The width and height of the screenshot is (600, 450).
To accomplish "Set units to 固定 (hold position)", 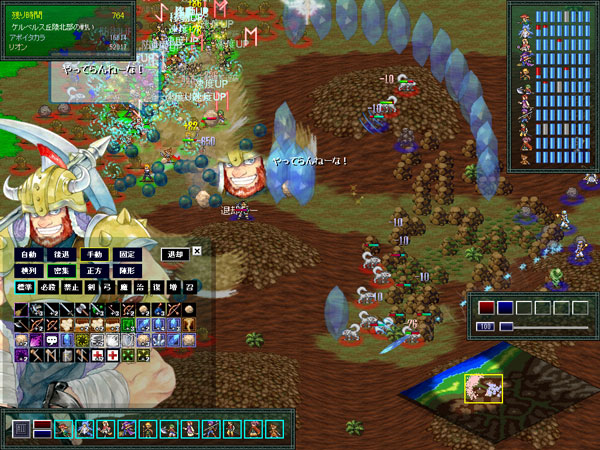I will 127,254.
